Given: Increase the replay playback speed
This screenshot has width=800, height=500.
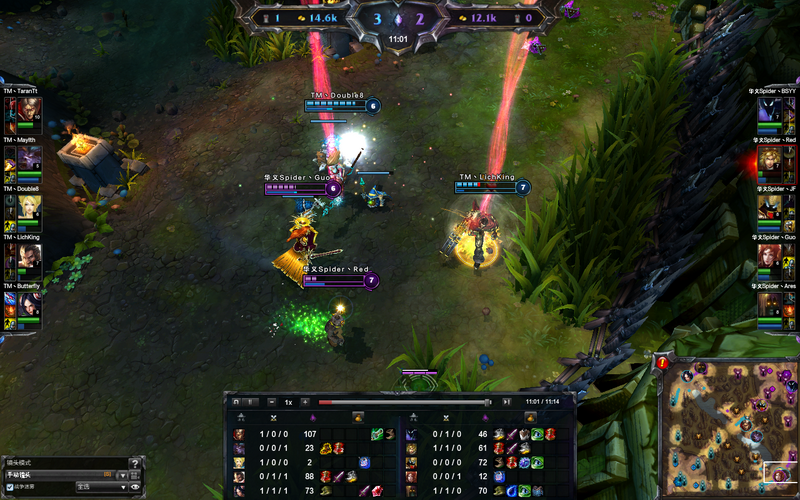Looking at the screenshot, I should [304, 402].
